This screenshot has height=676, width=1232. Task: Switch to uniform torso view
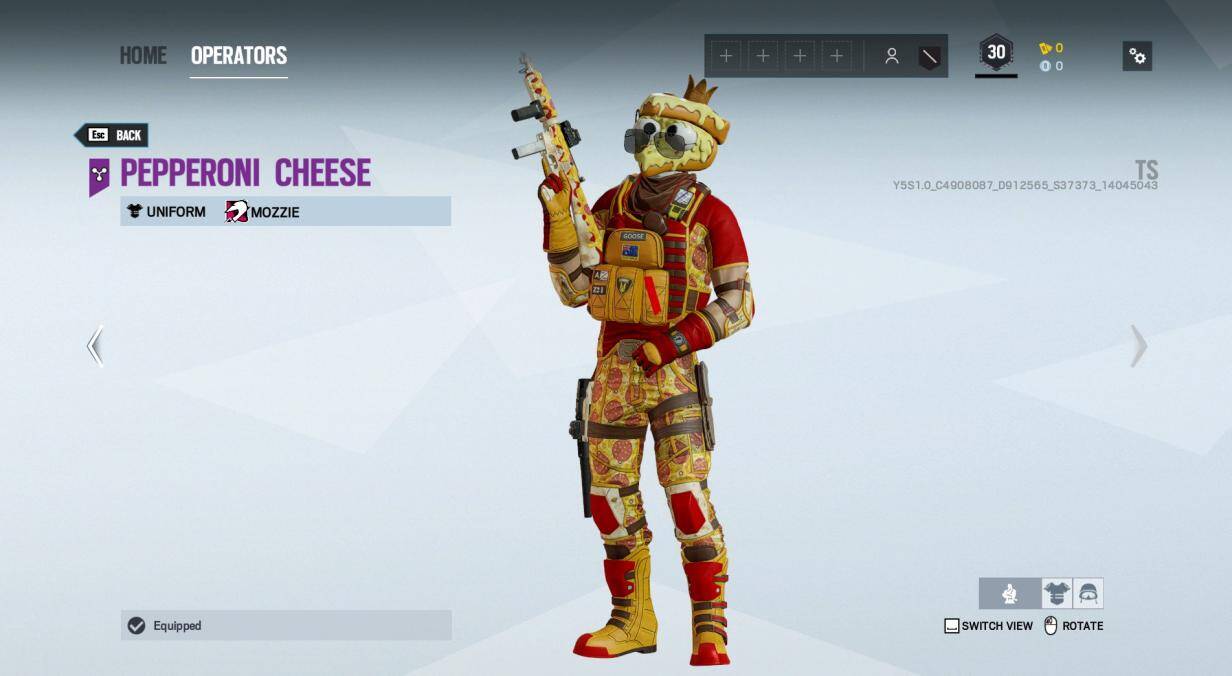point(1056,594)
